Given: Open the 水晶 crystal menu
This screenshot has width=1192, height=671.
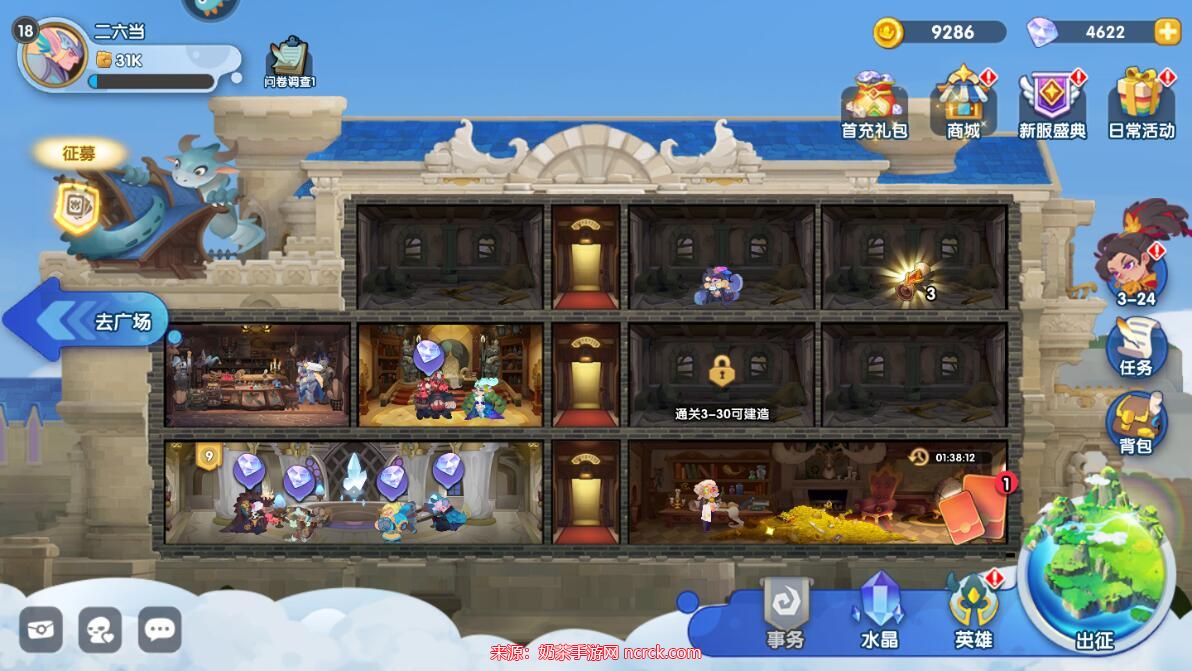Looking at the screenshot, I should [x=879, y=611].
